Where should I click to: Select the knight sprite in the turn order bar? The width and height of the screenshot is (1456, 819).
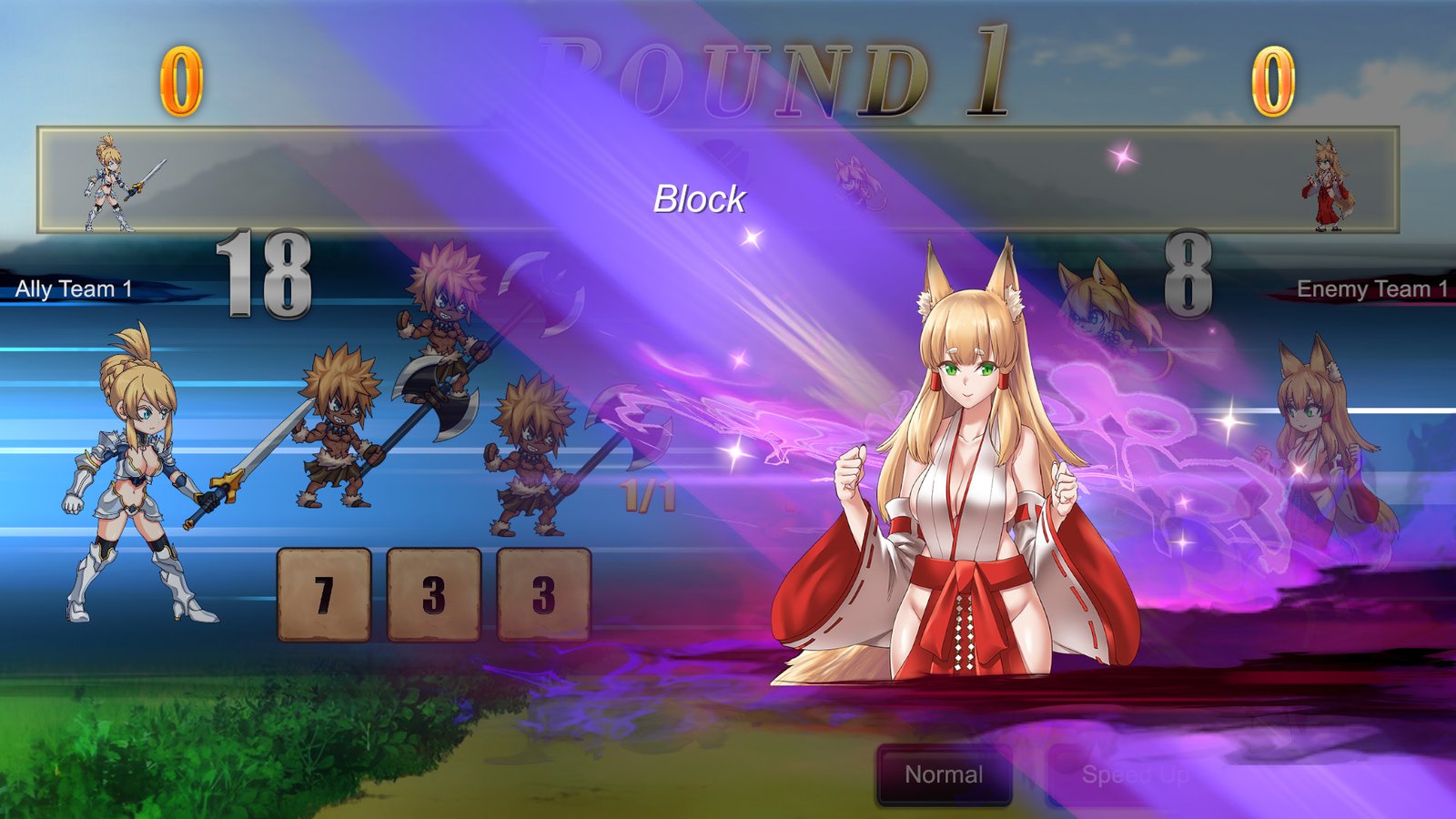(x=103, y=182)
